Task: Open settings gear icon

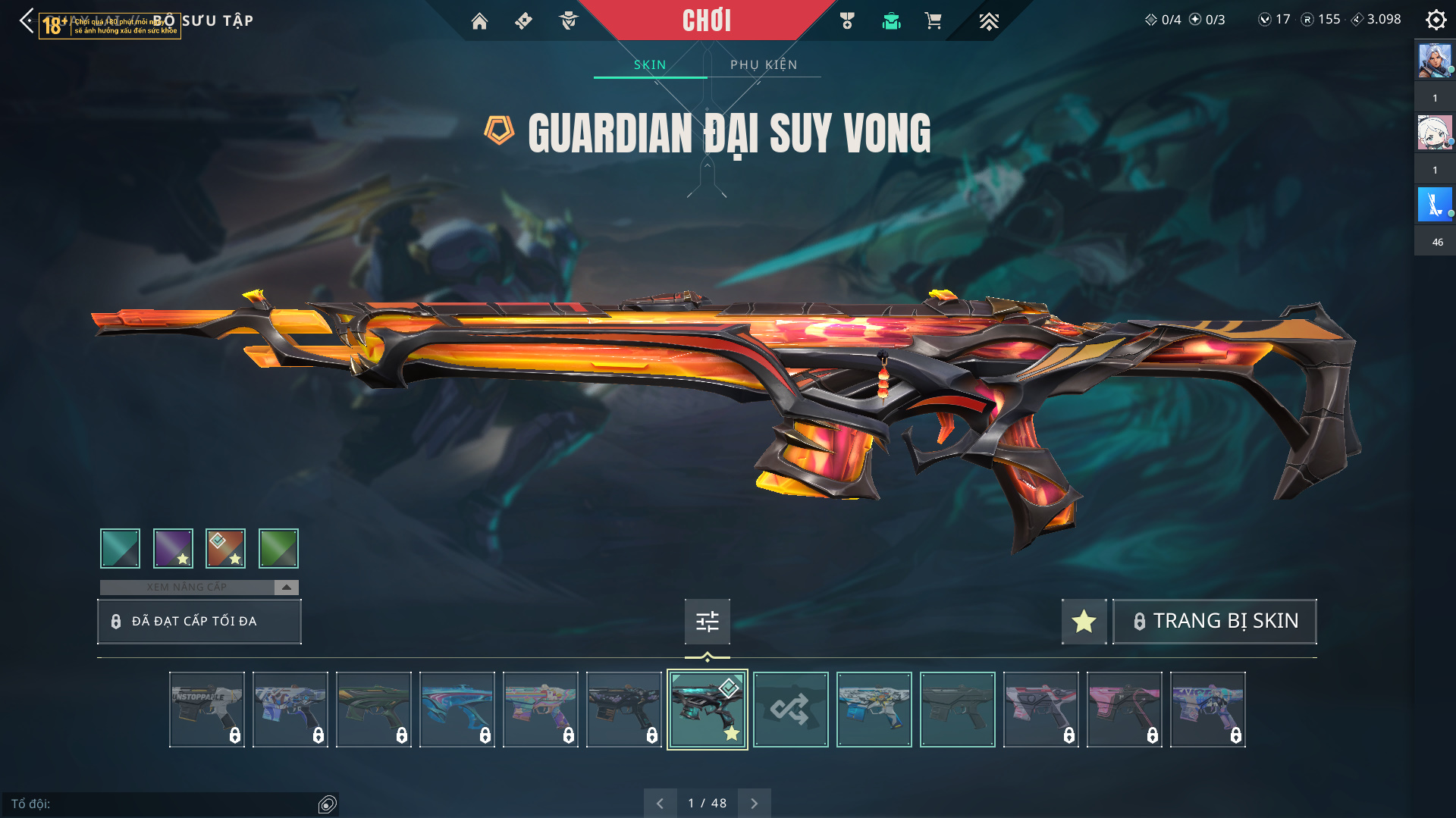Action: [x=1436, y=20]
